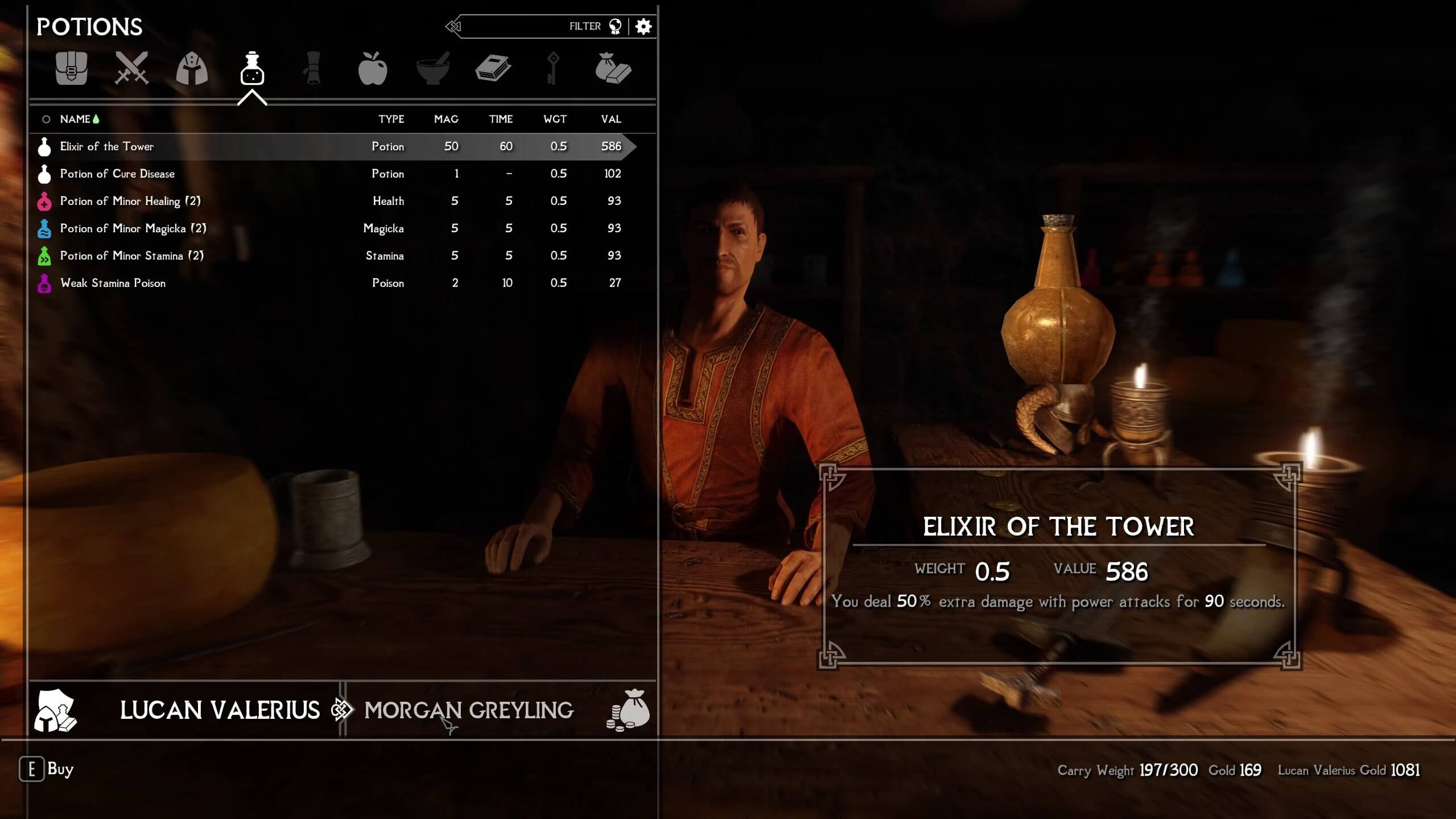Reverse name sorting via the green droplet indicator
Viewport: 1456px width, 819px height.
(97, 118)
